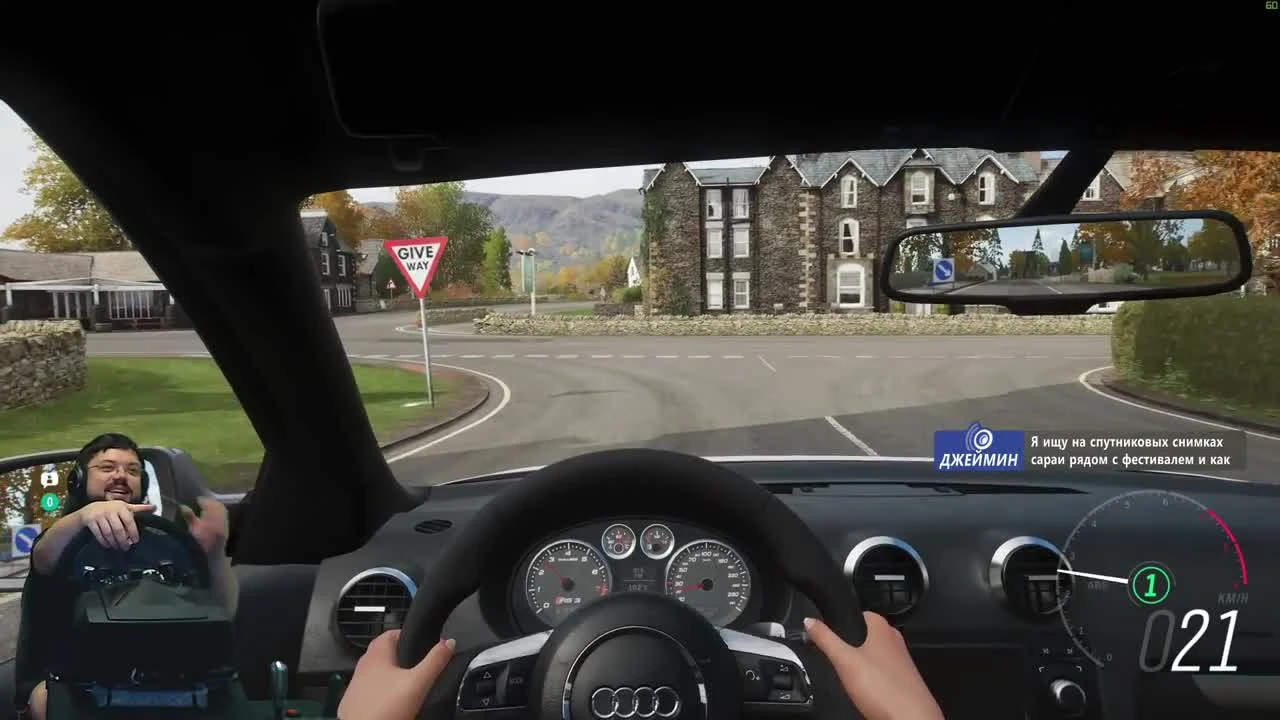Click the GIVE WAY road sign
1280x720 pixels.
point(416,256)
